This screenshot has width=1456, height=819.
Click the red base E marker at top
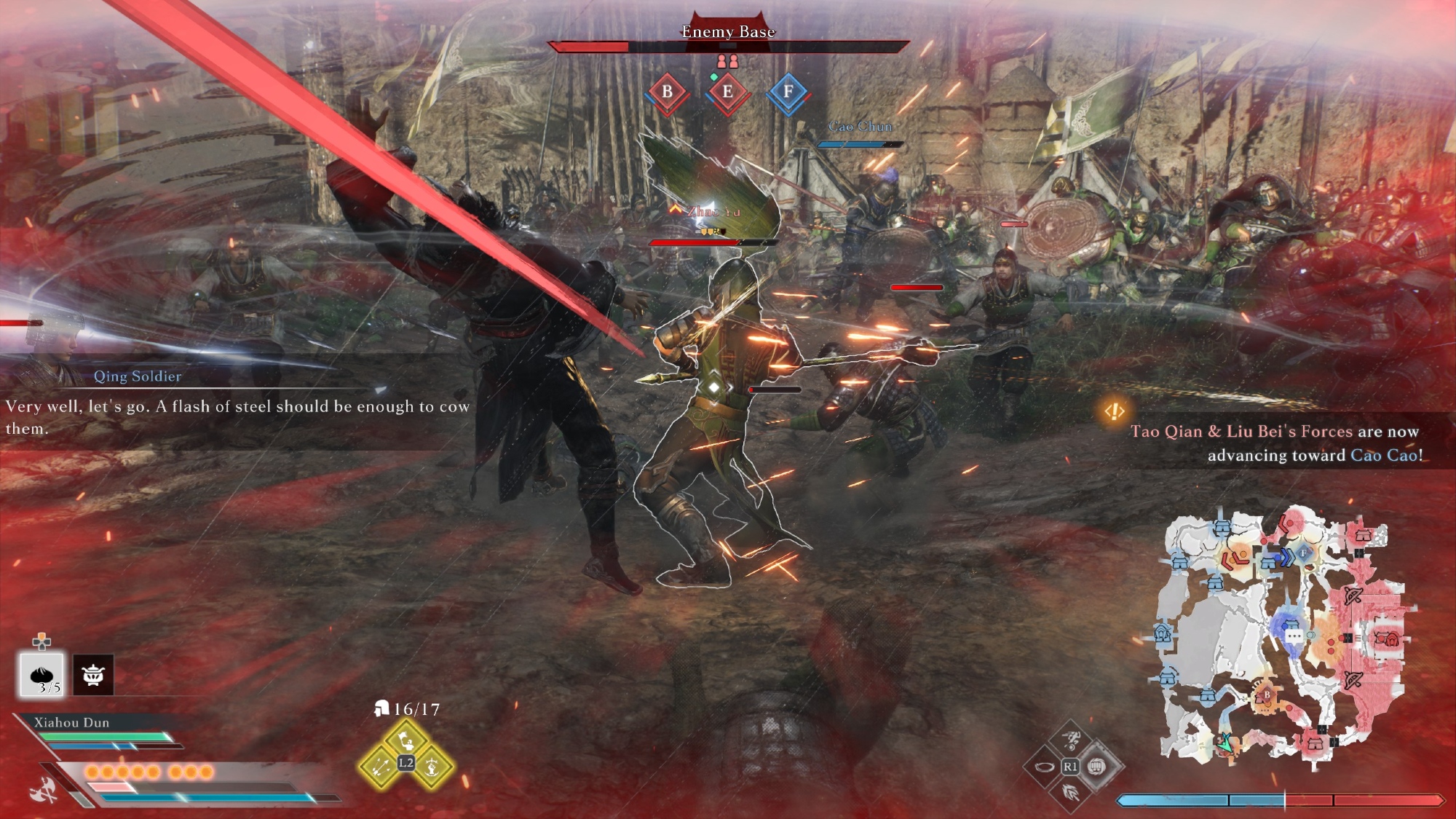(x=727, y=92)
